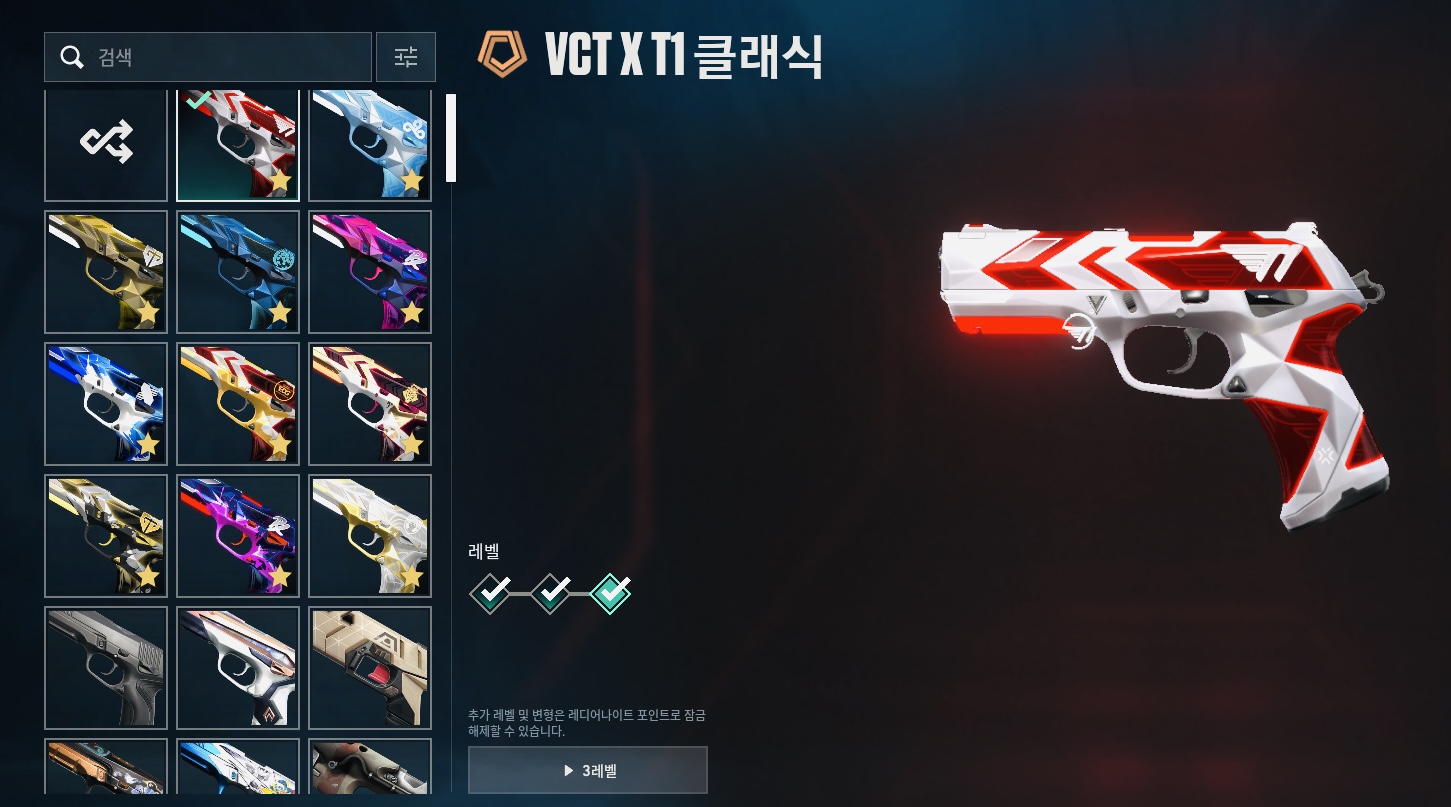The width and height of the screenshot is (1451, 807).
Task: Select the second level checkmark diamond
Action: click(x=551, y=593)
